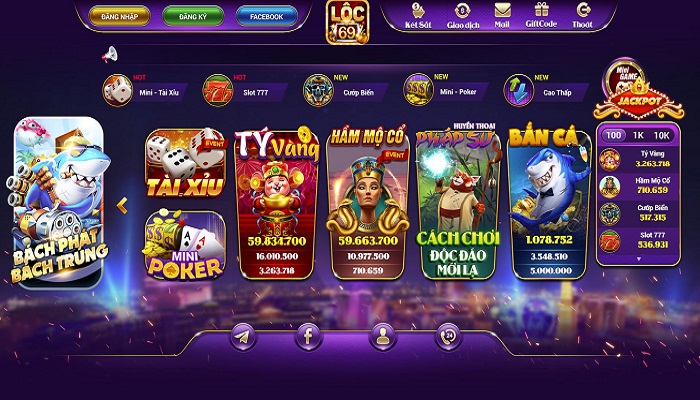Launch the Tài Xỉu dice game tile

click(183, 163)
